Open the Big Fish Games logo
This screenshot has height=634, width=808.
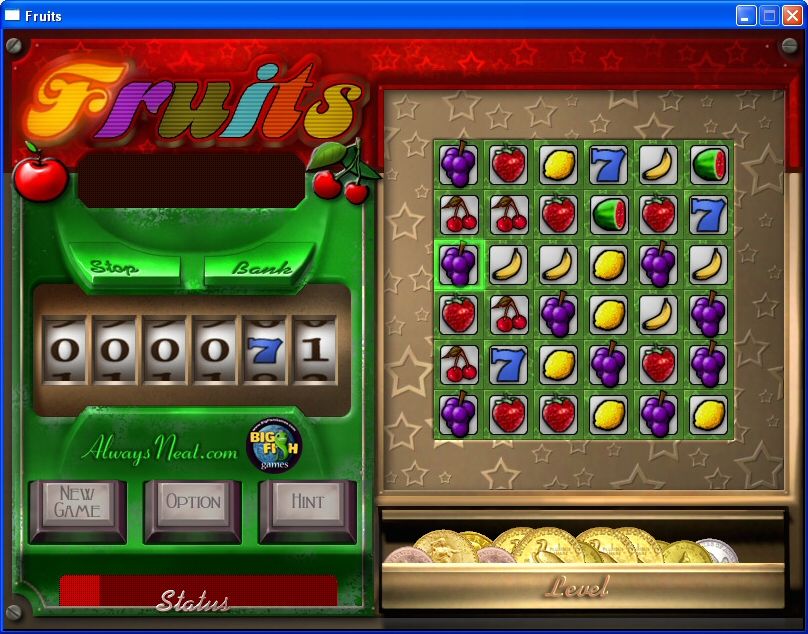(x=274, y=445)
